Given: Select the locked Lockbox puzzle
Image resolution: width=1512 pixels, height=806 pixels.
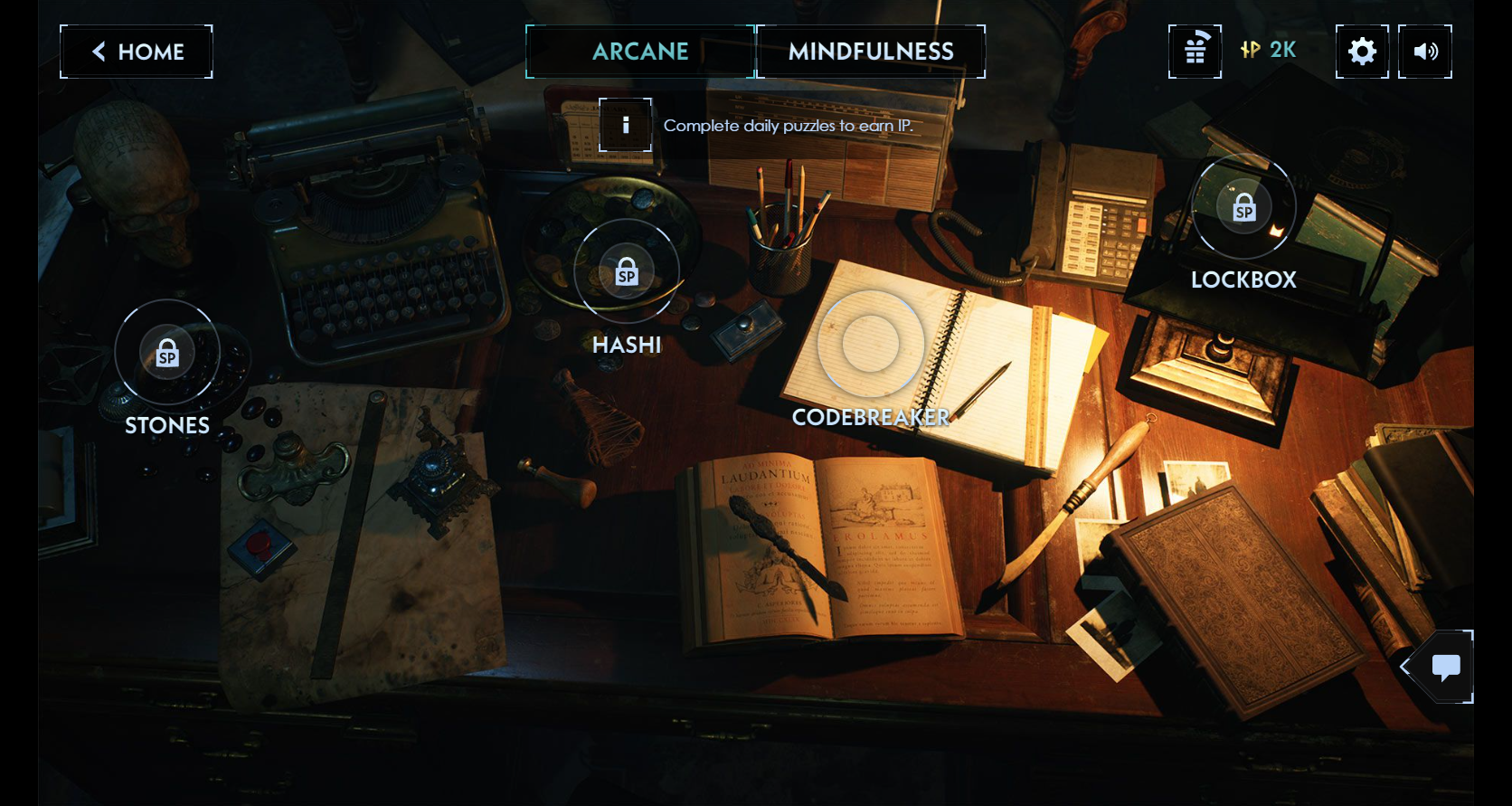Looking at the screenshot, I should pos(1243,208).
